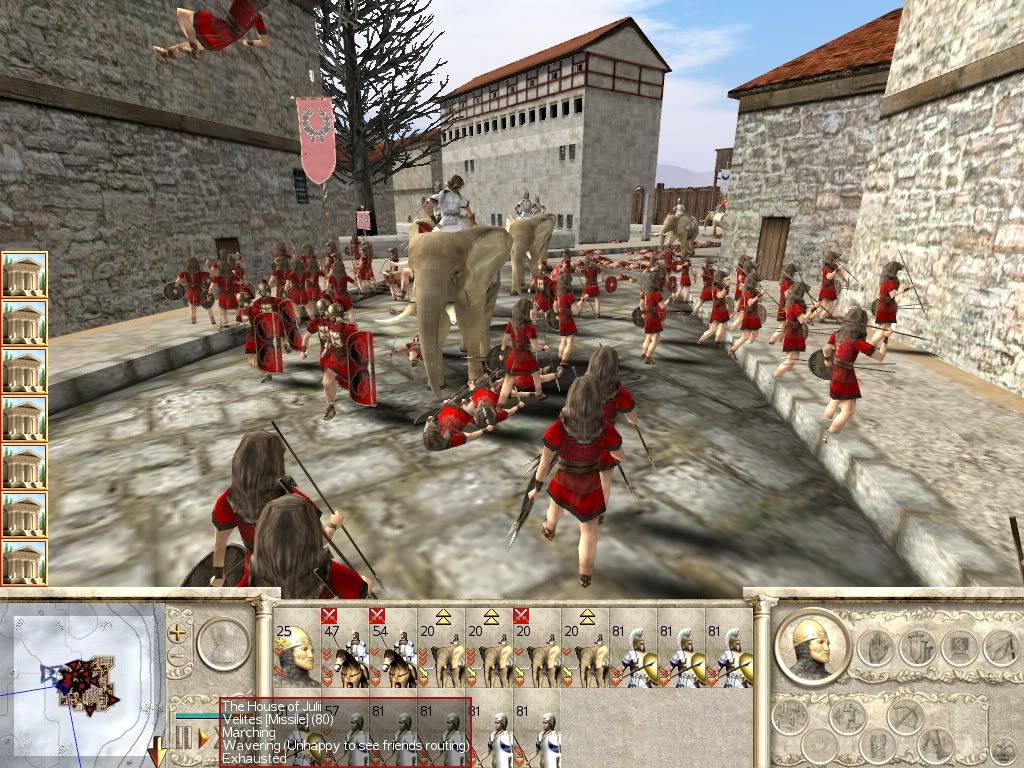The height and width of the screenshot is (768, 1024).
Task: Pause the battle
Action: (185, 738)
